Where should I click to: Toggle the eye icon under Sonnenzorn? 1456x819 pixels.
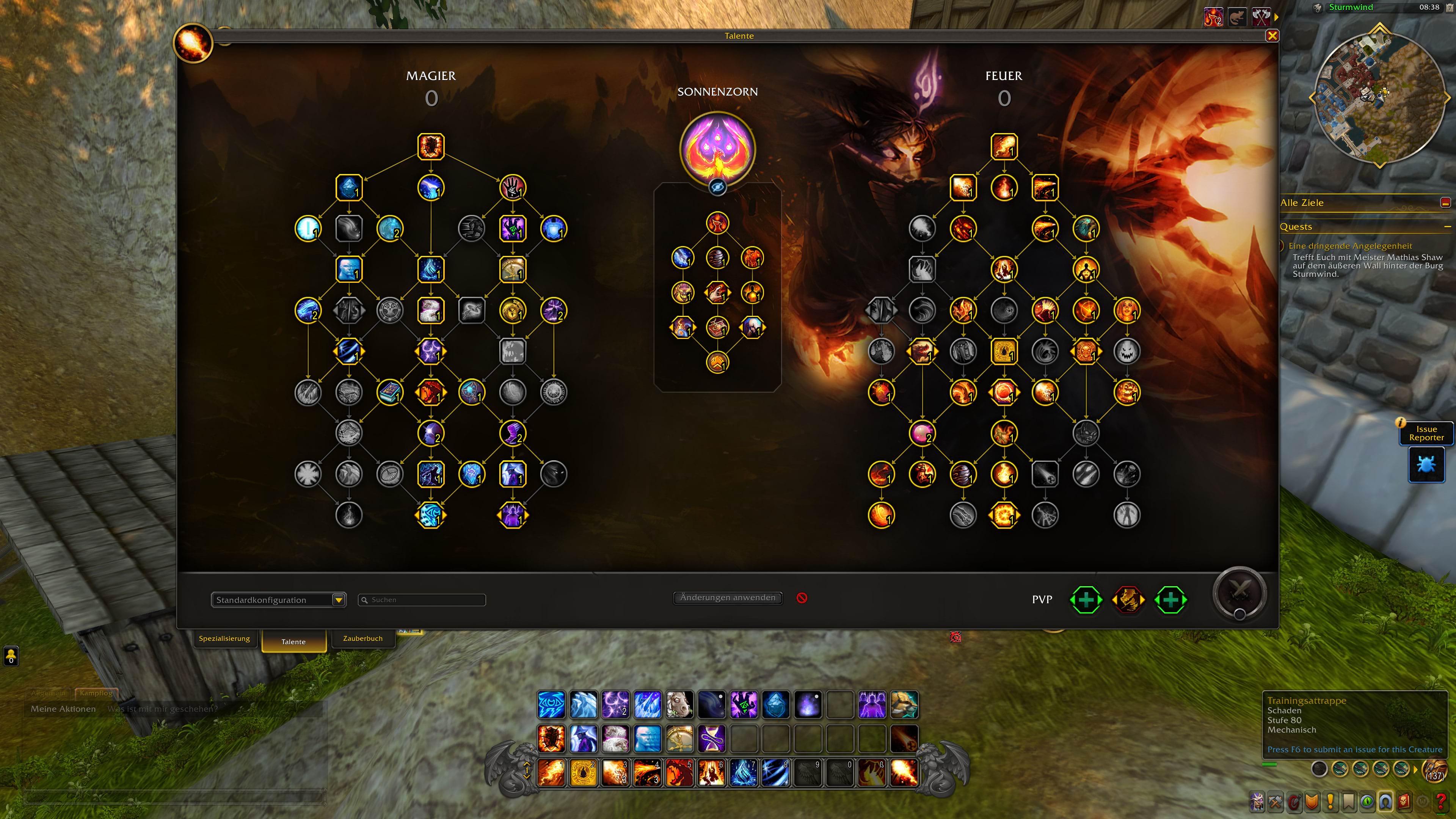coord(717,187)
